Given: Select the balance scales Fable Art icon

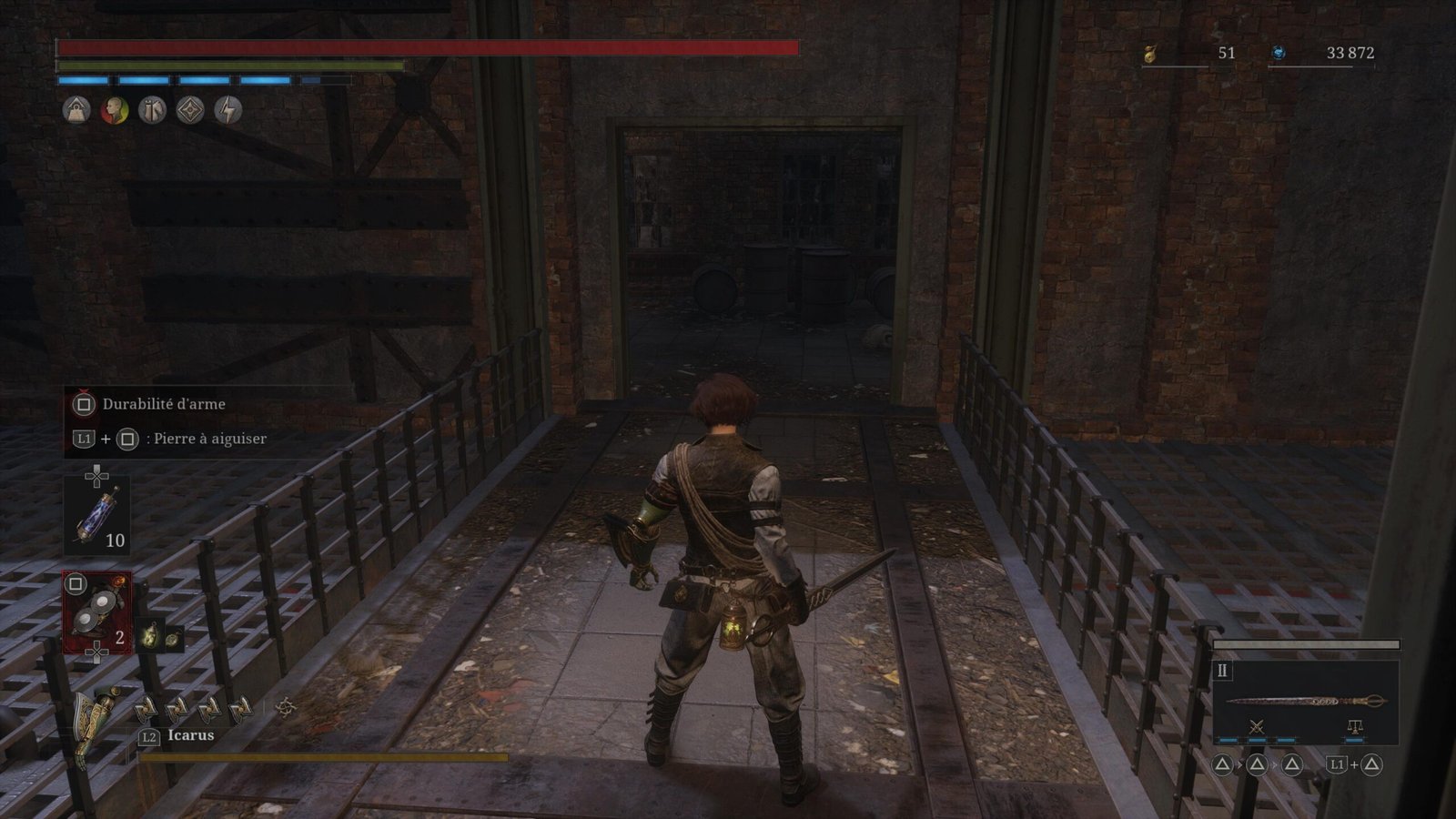Looking at the screenshot, I should [x=1354, y=726].
